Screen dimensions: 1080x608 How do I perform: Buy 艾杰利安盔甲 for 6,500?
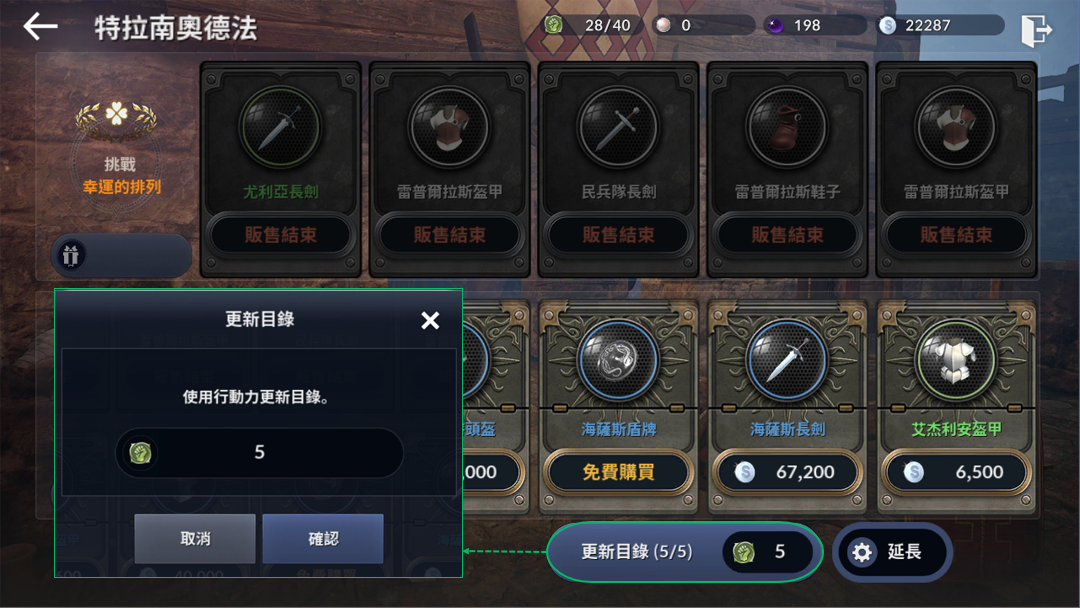956,472
